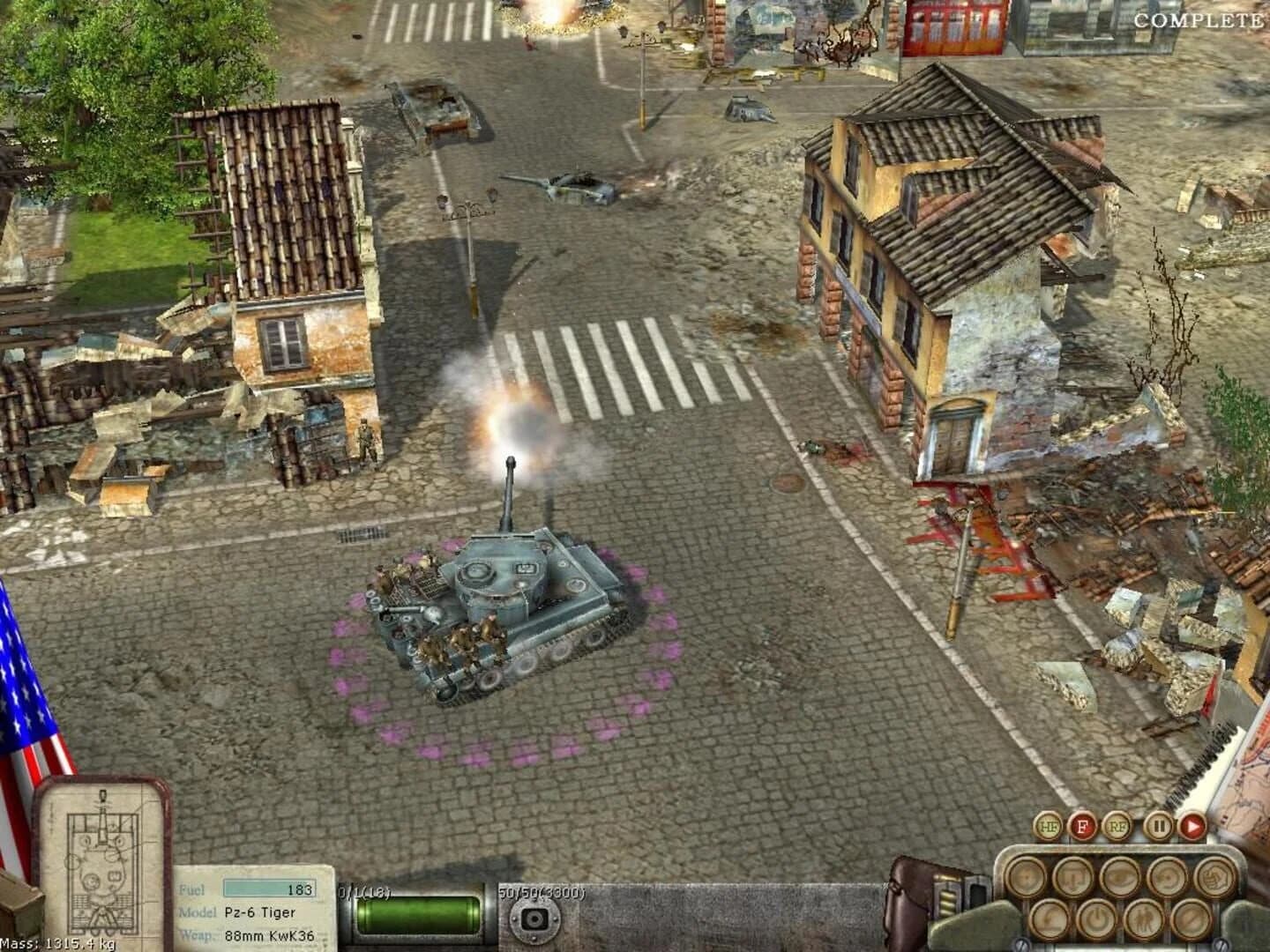Click the squad personnel command icon
1270x952 pixels.
(x=1143, y=919)
